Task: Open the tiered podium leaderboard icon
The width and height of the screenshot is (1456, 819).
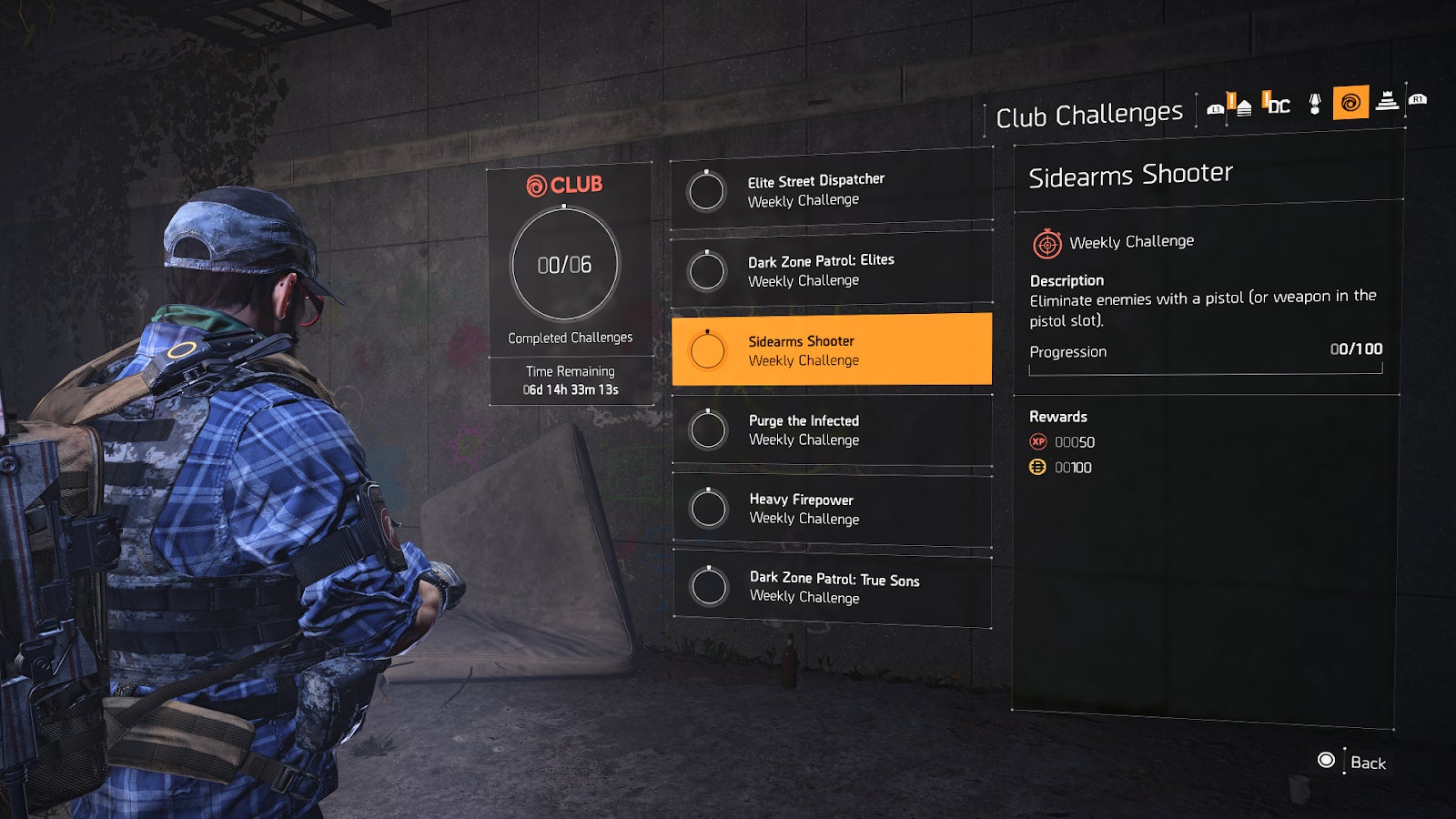Action: [x=1387, y=105]
